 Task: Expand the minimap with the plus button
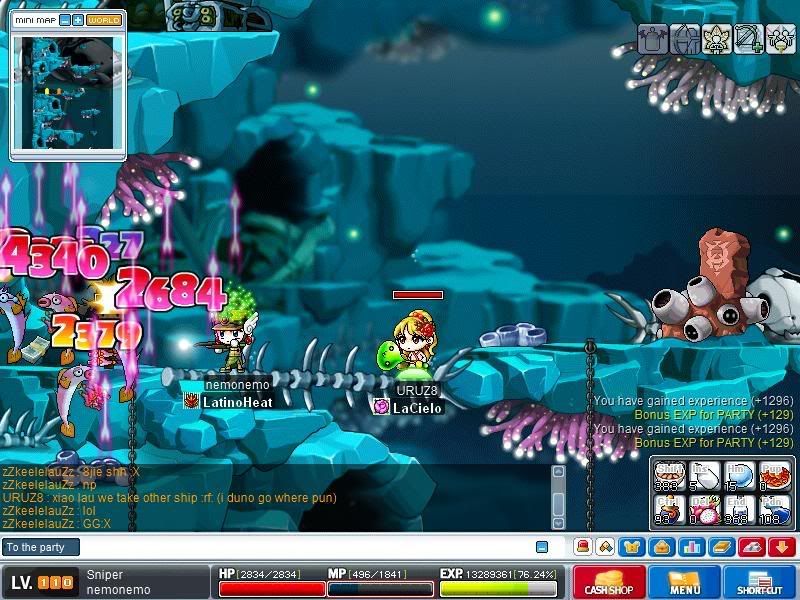[x=77, y=20]
